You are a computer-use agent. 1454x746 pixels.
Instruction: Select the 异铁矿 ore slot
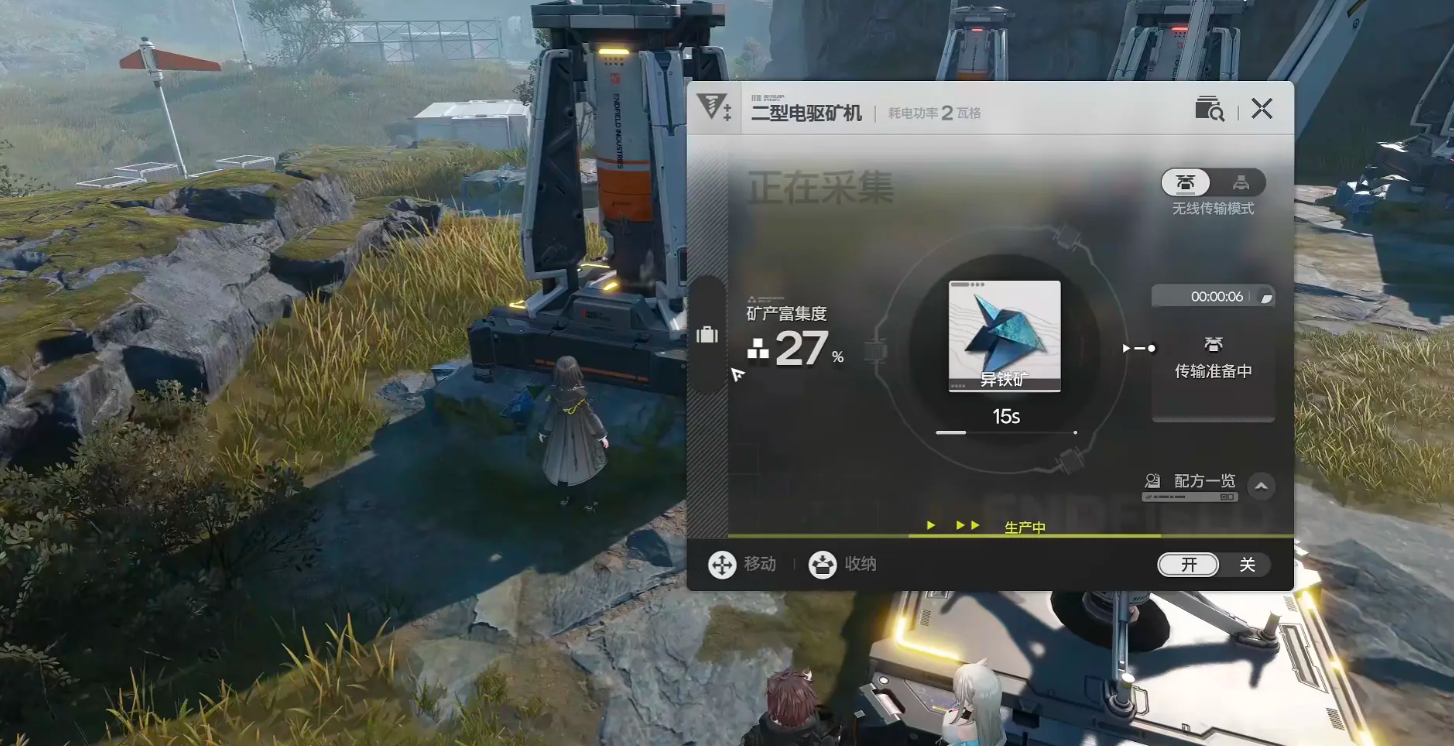point(1004,336)
